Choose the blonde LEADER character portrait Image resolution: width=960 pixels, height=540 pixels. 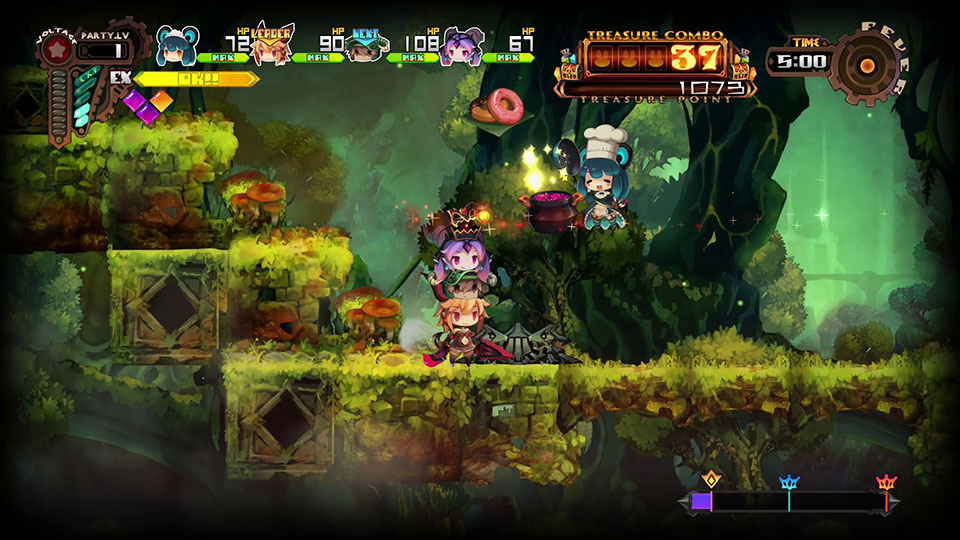pyautogui.click(x=271, y=45)
